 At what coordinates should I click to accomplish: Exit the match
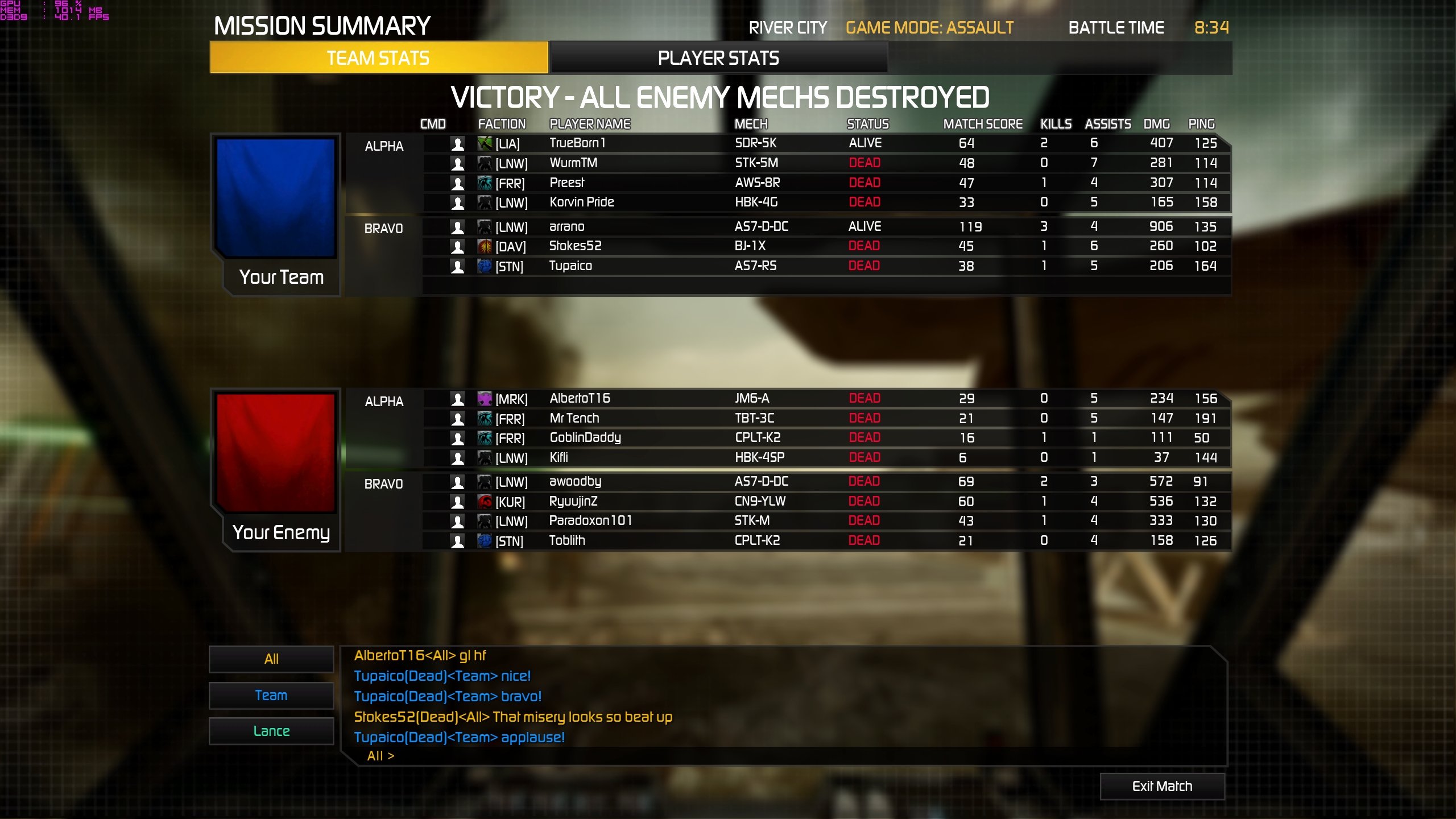[1162, 786]
